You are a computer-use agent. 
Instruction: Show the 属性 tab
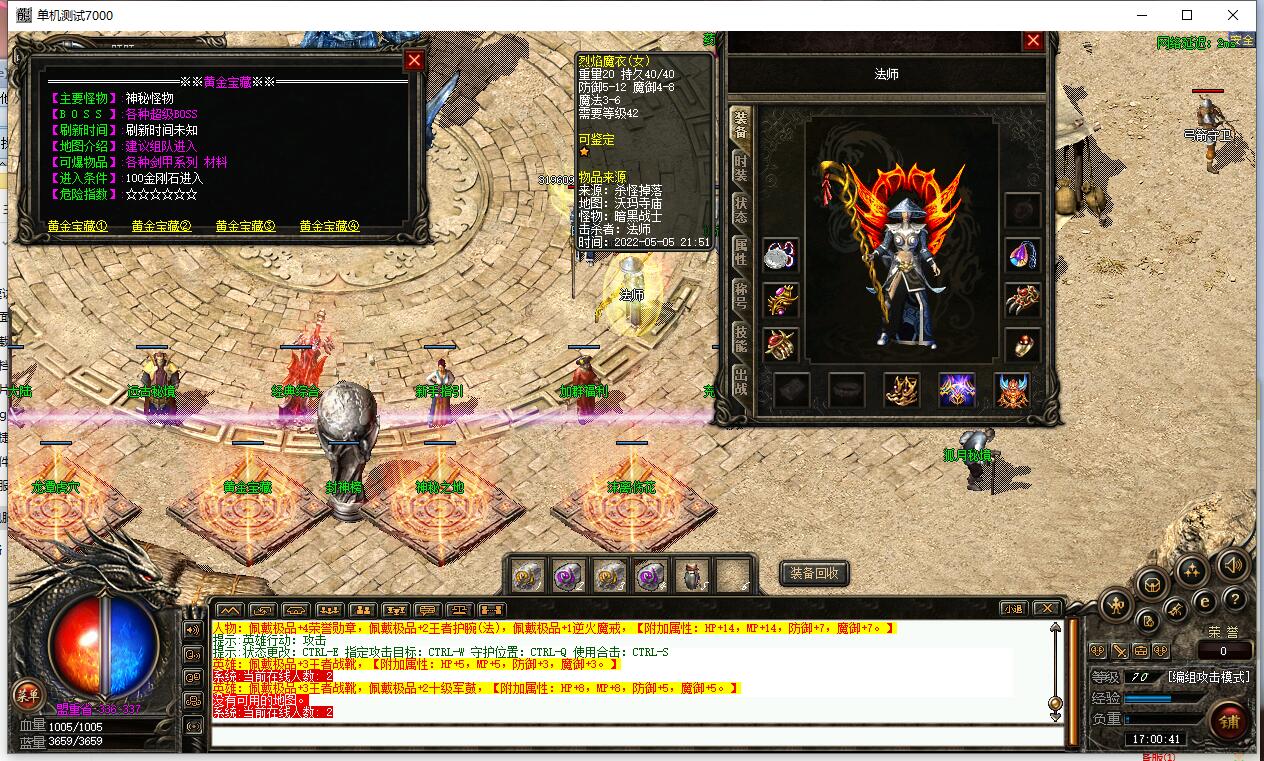pos(740,251)
